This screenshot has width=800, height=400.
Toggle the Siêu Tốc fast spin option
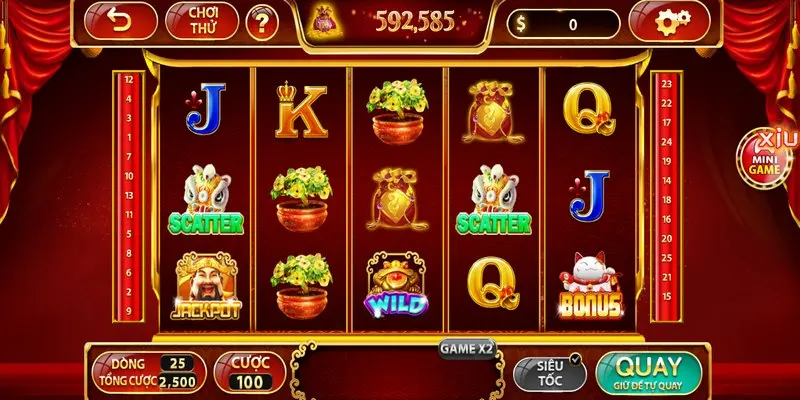coord(548,371)
